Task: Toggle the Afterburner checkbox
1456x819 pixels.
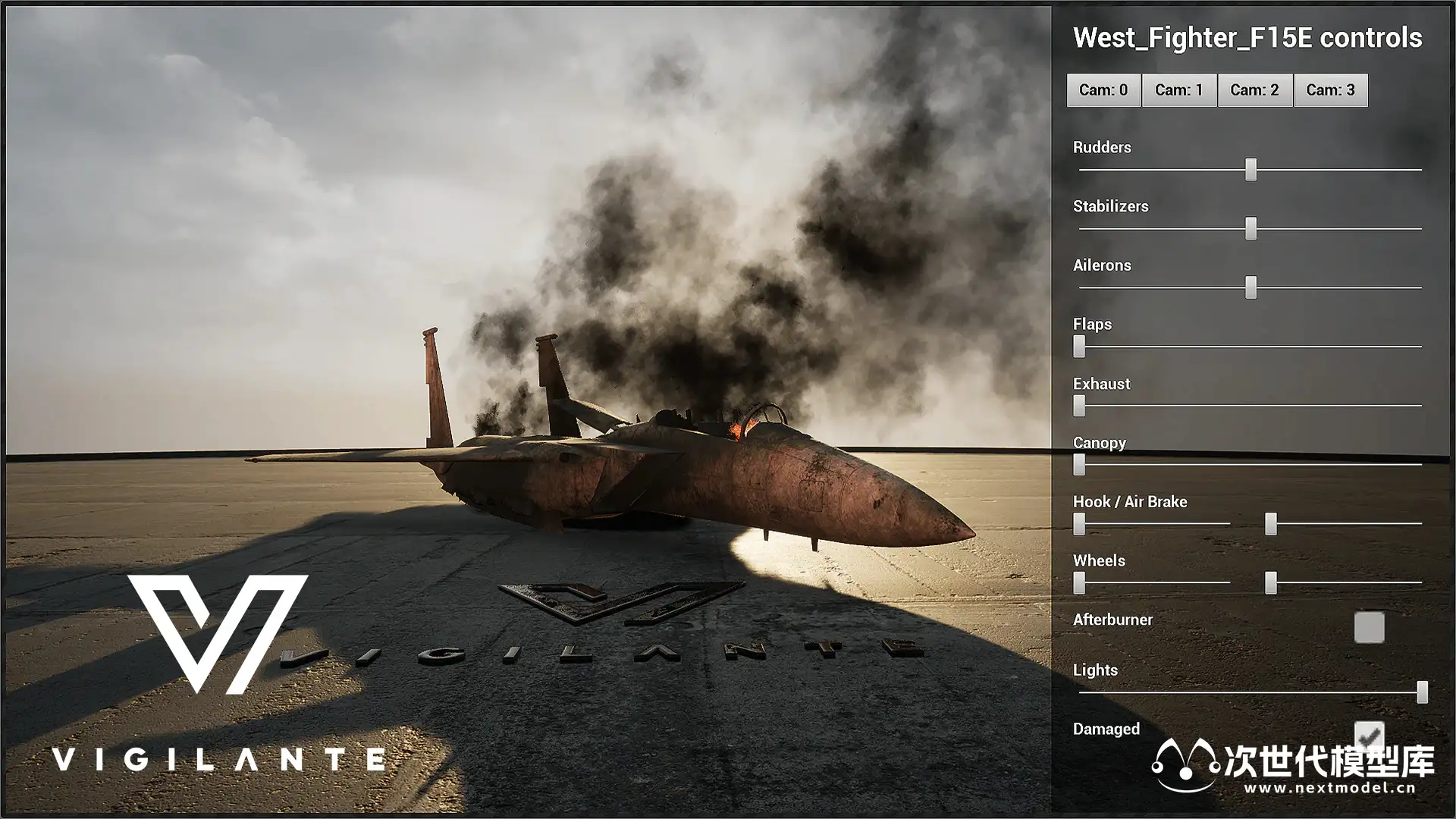Action: pyautogui.click(x=1369, y=627)
